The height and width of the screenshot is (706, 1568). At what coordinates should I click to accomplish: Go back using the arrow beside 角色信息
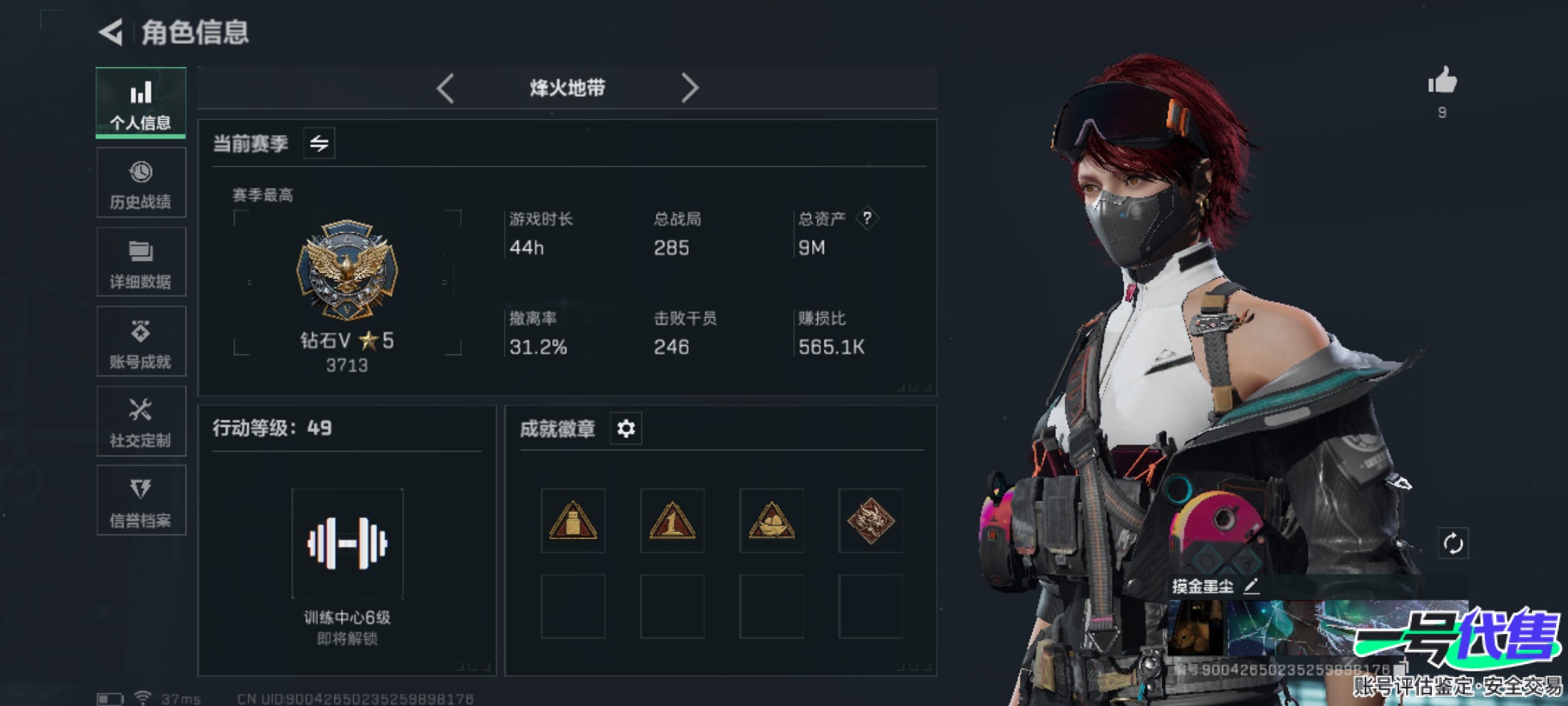pyautogui.click(x=111, y=32)
